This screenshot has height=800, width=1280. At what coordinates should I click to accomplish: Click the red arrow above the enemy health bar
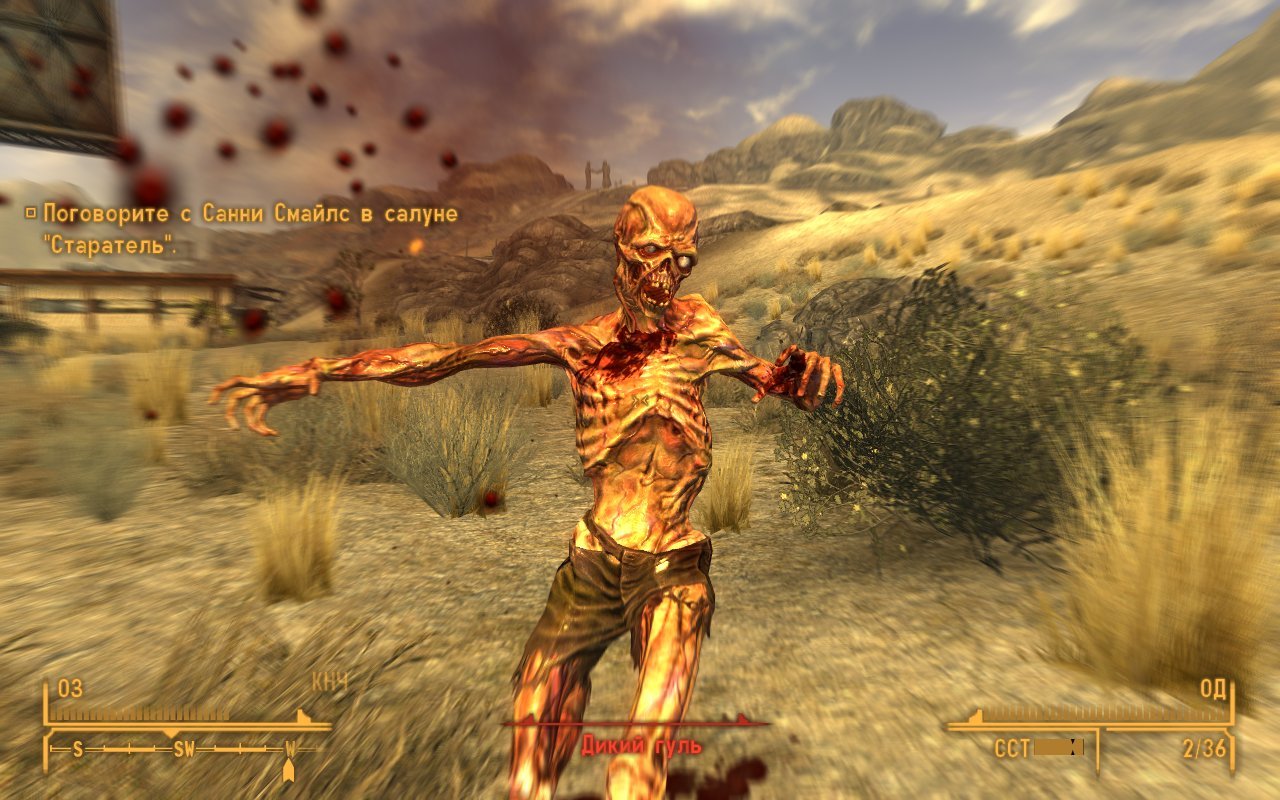coord(740,718)
